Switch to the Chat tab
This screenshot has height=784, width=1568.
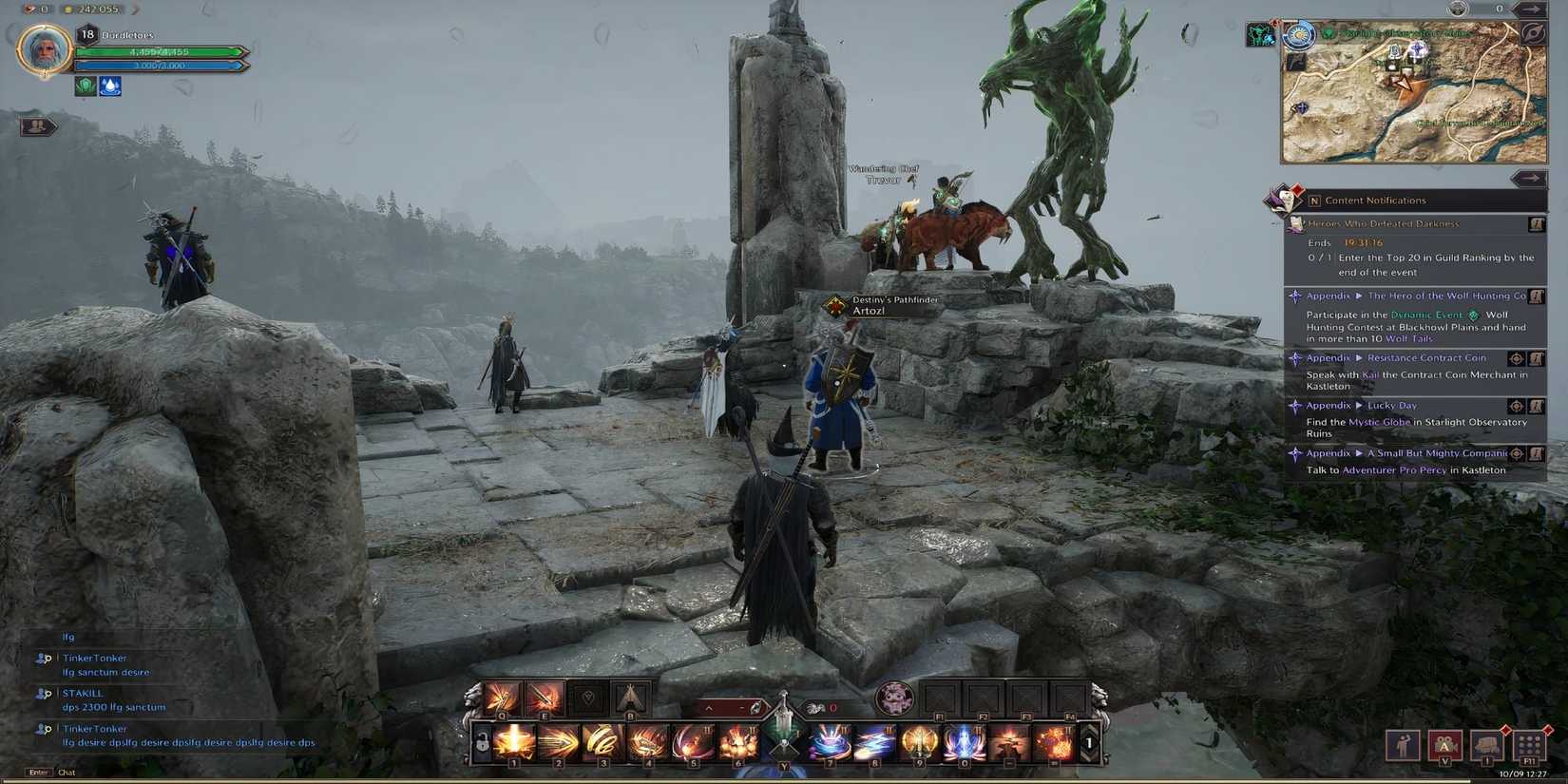[67, 772]
